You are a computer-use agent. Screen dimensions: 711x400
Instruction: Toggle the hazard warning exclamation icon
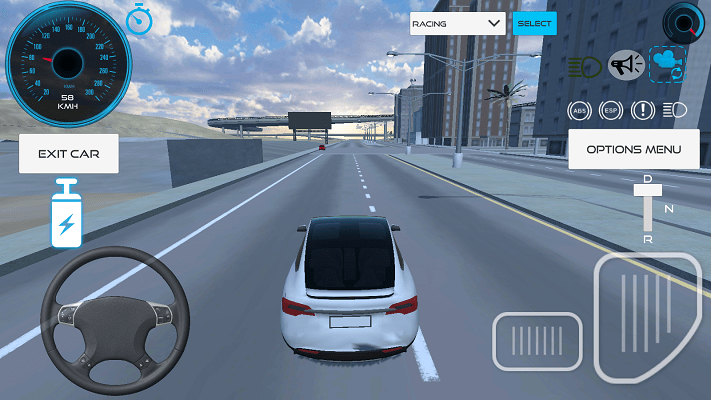(x=642, y=110)
